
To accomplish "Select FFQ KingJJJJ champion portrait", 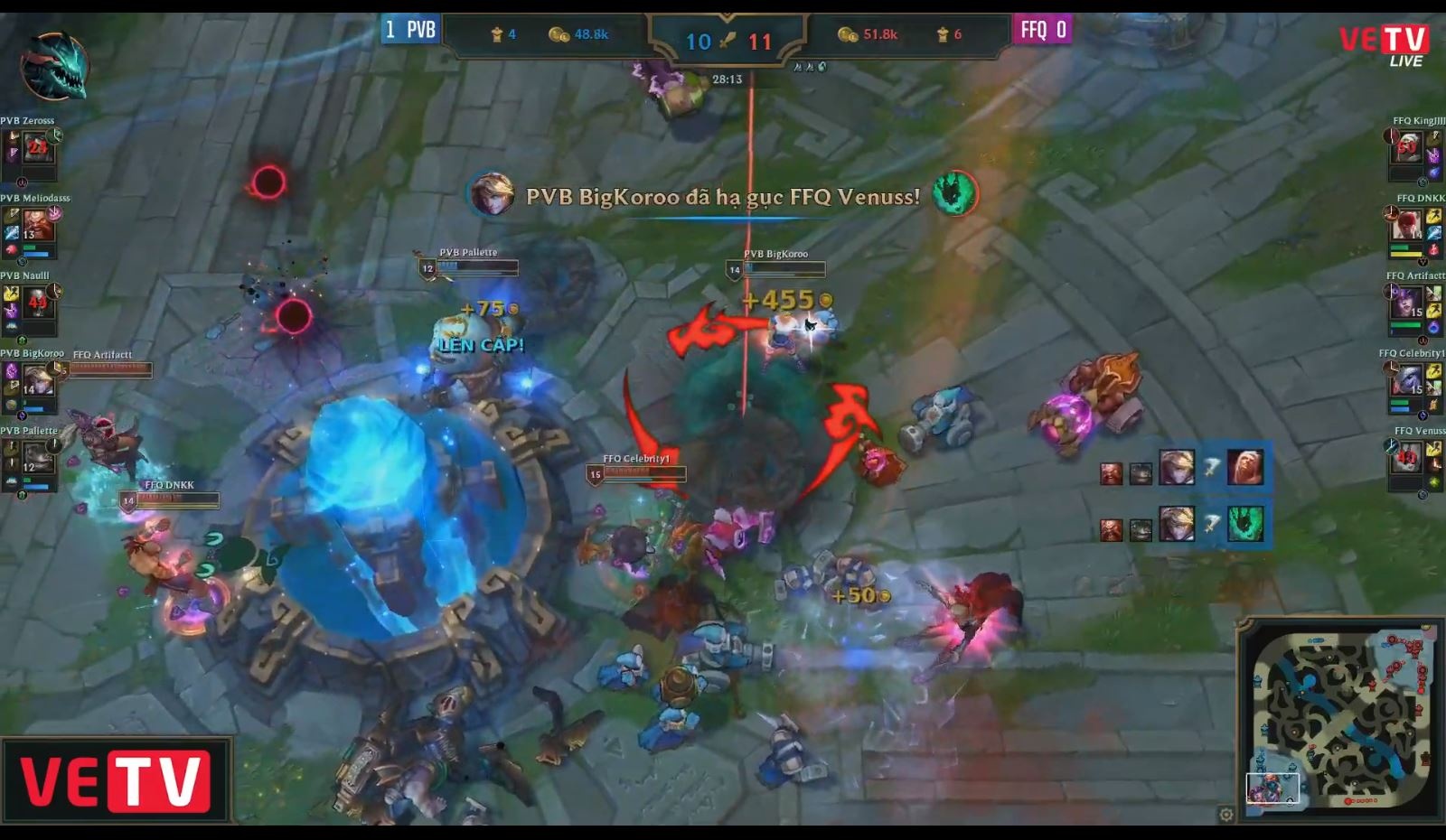I will click(1407, 146).
